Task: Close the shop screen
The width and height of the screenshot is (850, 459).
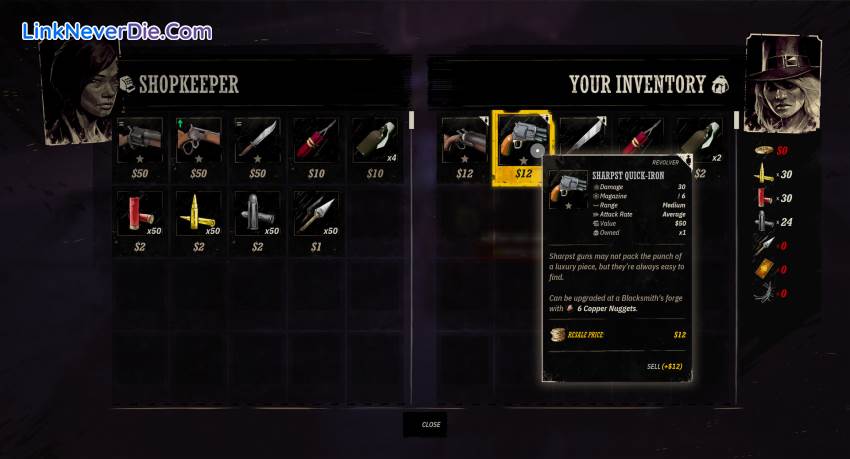Action: tap(430, 424)
